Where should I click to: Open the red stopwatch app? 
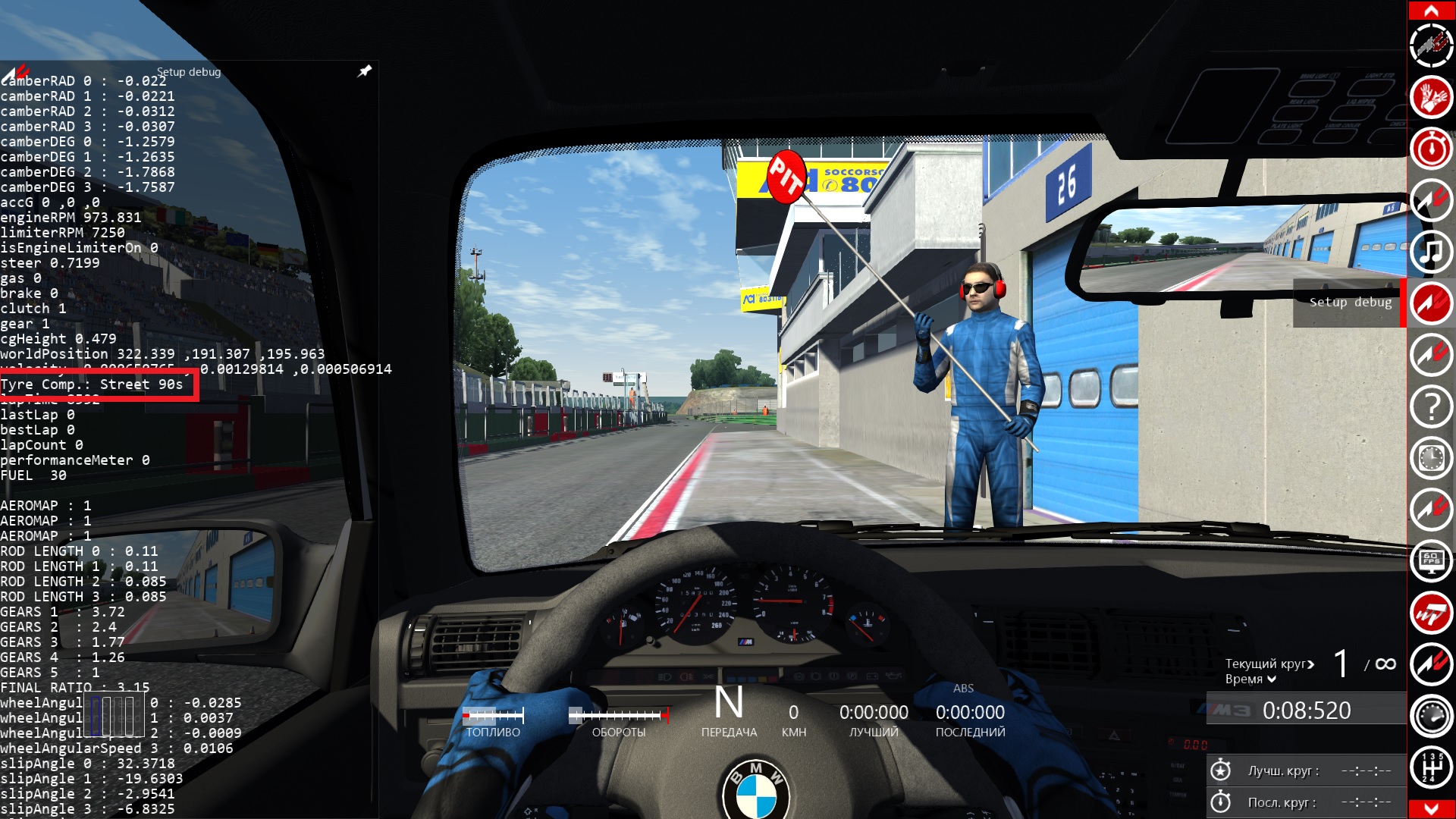[1431, 149]
